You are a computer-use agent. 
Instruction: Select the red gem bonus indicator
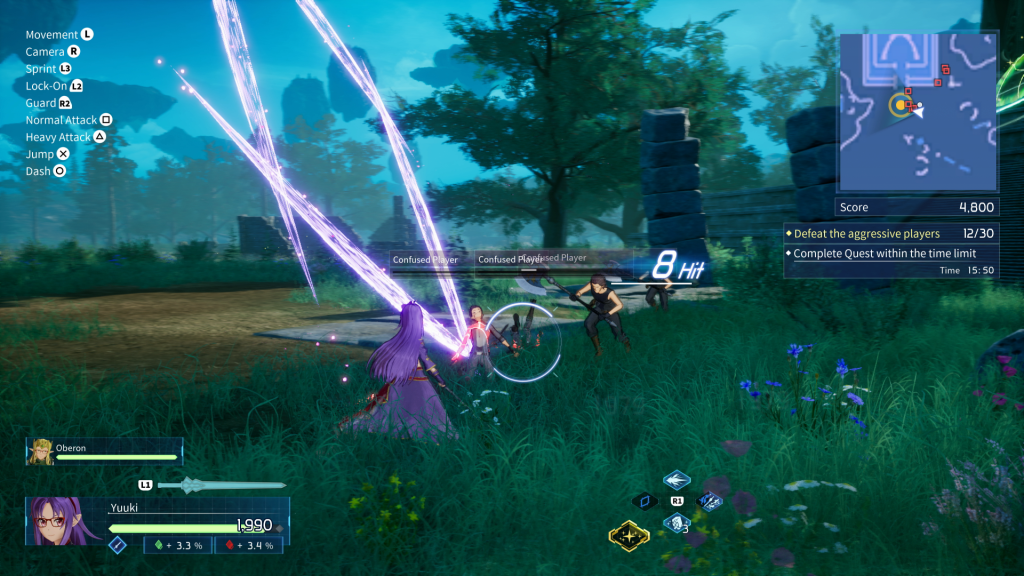coord(249,545)
